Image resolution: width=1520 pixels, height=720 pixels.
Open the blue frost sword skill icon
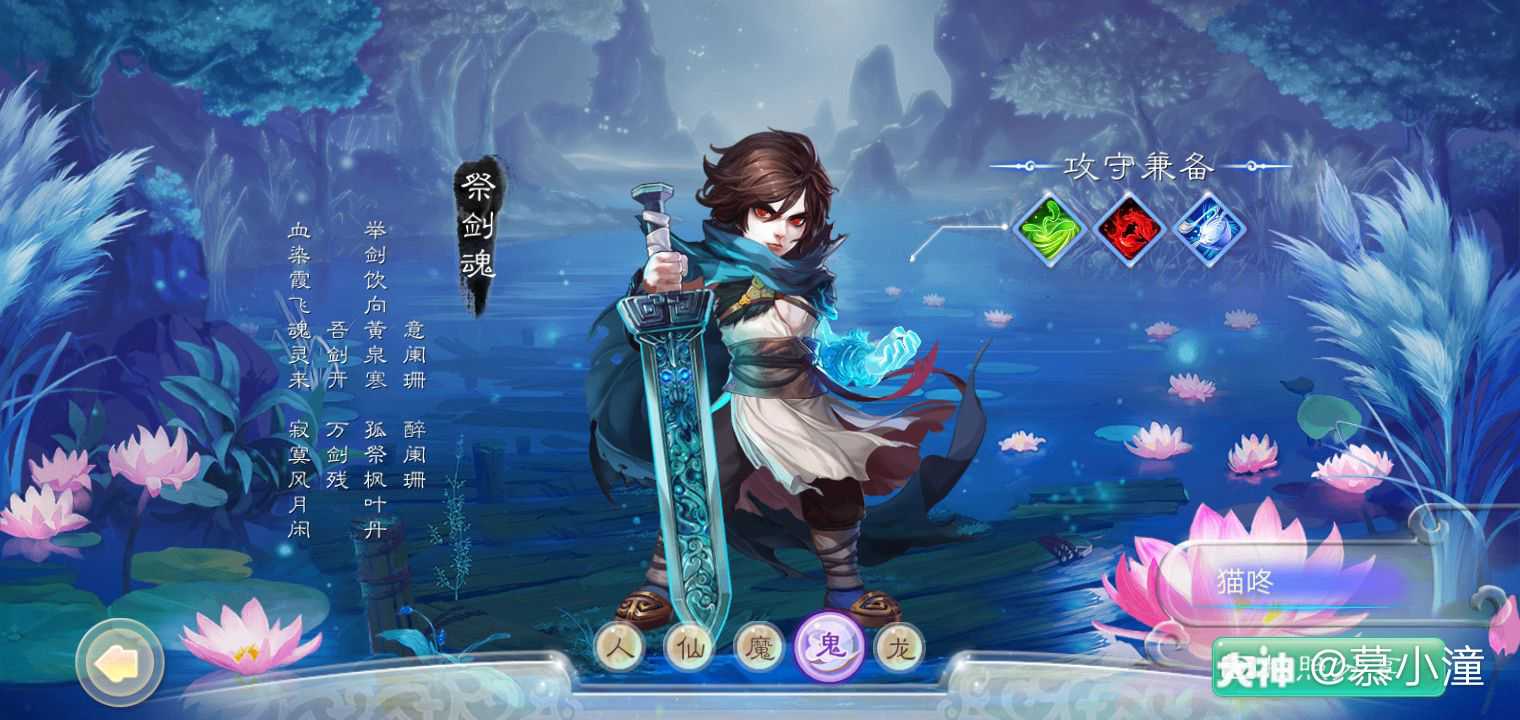pos(1208,231)
